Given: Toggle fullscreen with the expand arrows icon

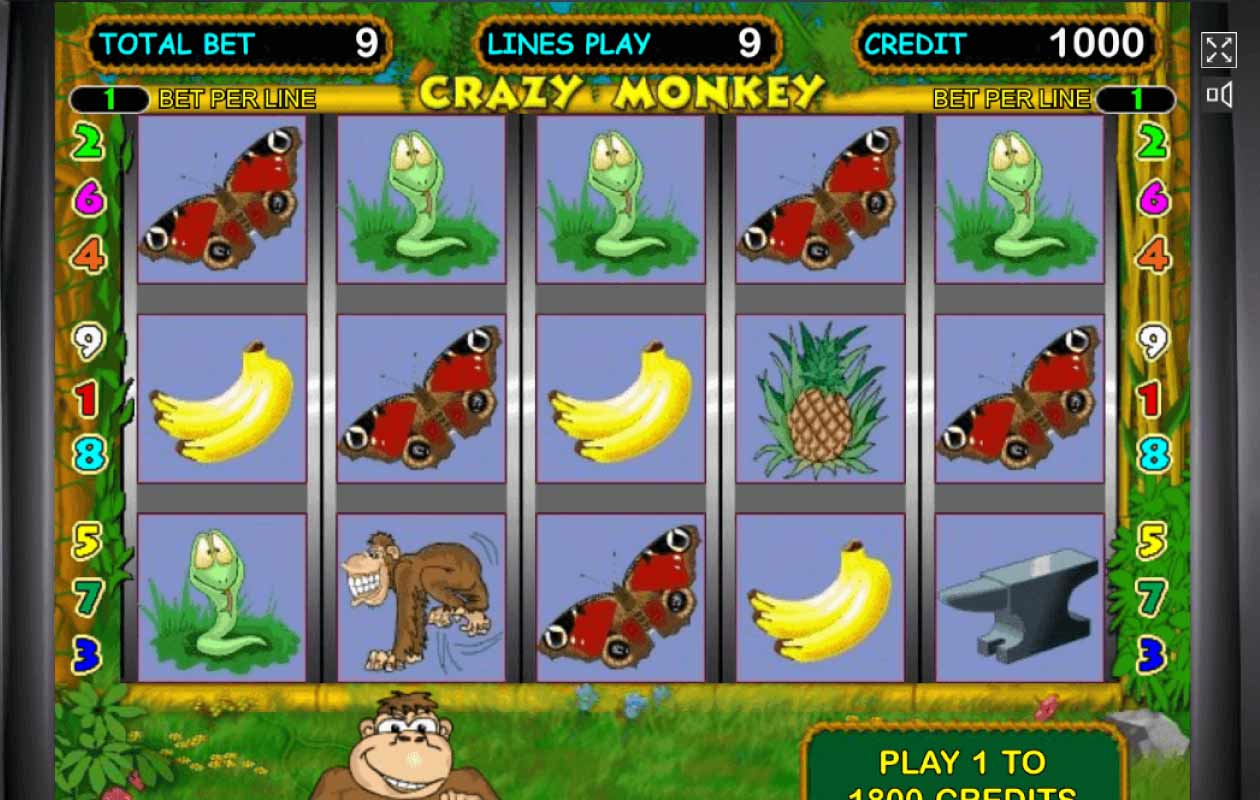Looking at the screenshot, I should [x=1218, y=50].
